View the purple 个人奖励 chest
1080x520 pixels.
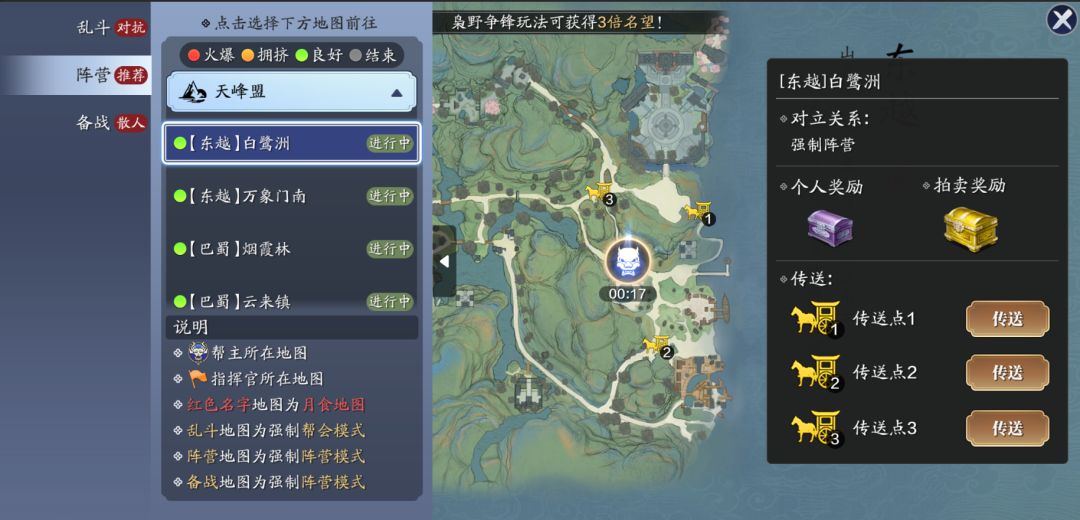coord(829,226)
